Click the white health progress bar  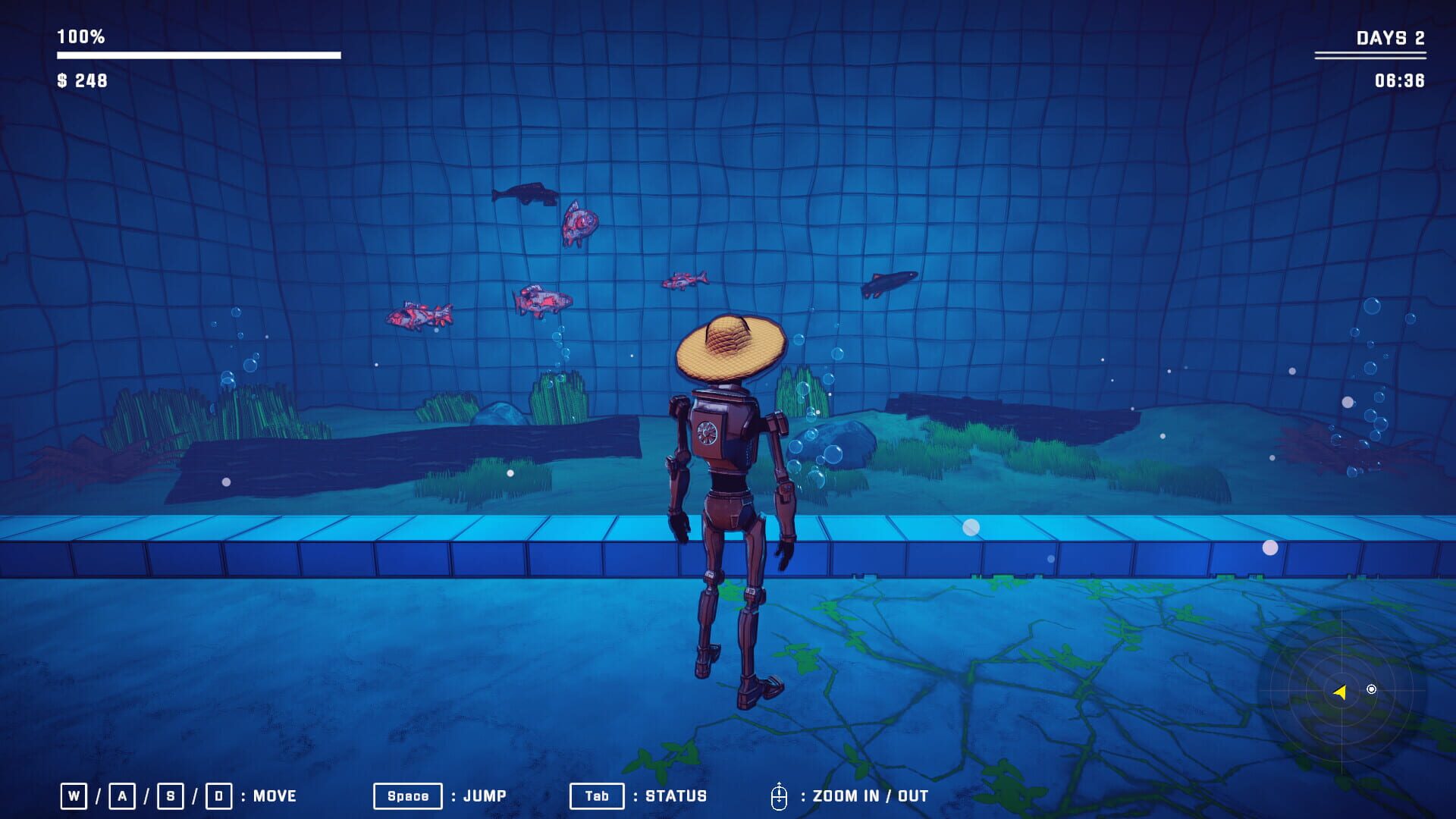(197, 53)
